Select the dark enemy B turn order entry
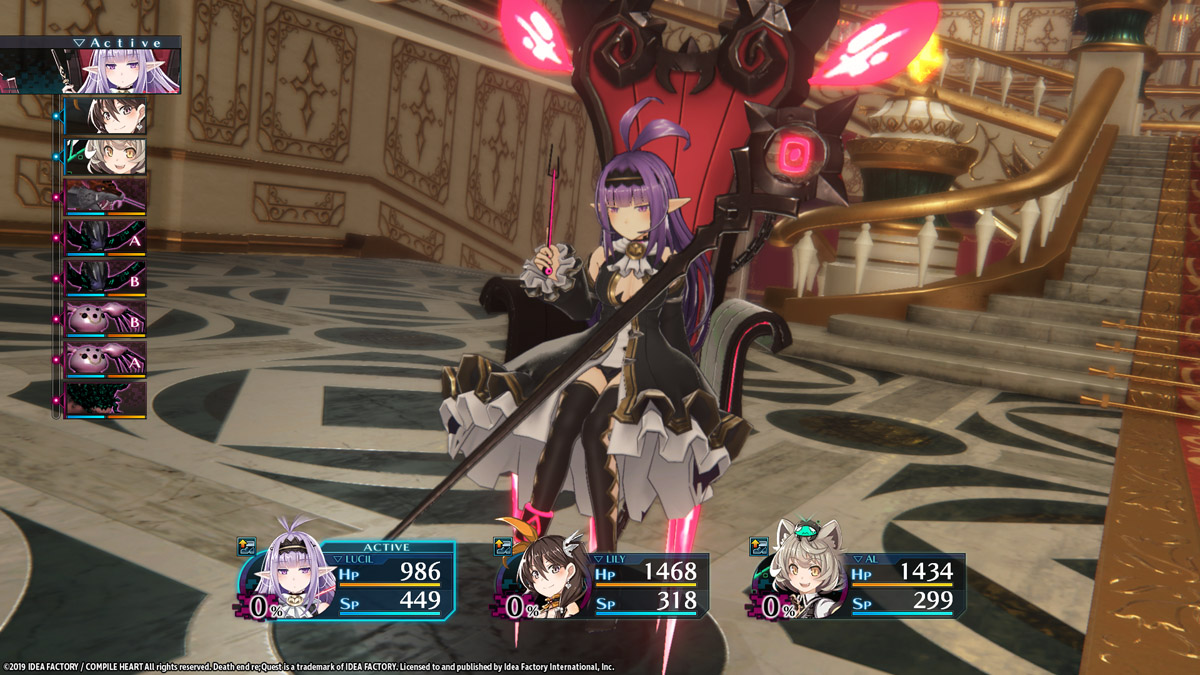Screen dimensions: 1200x675 106,277
